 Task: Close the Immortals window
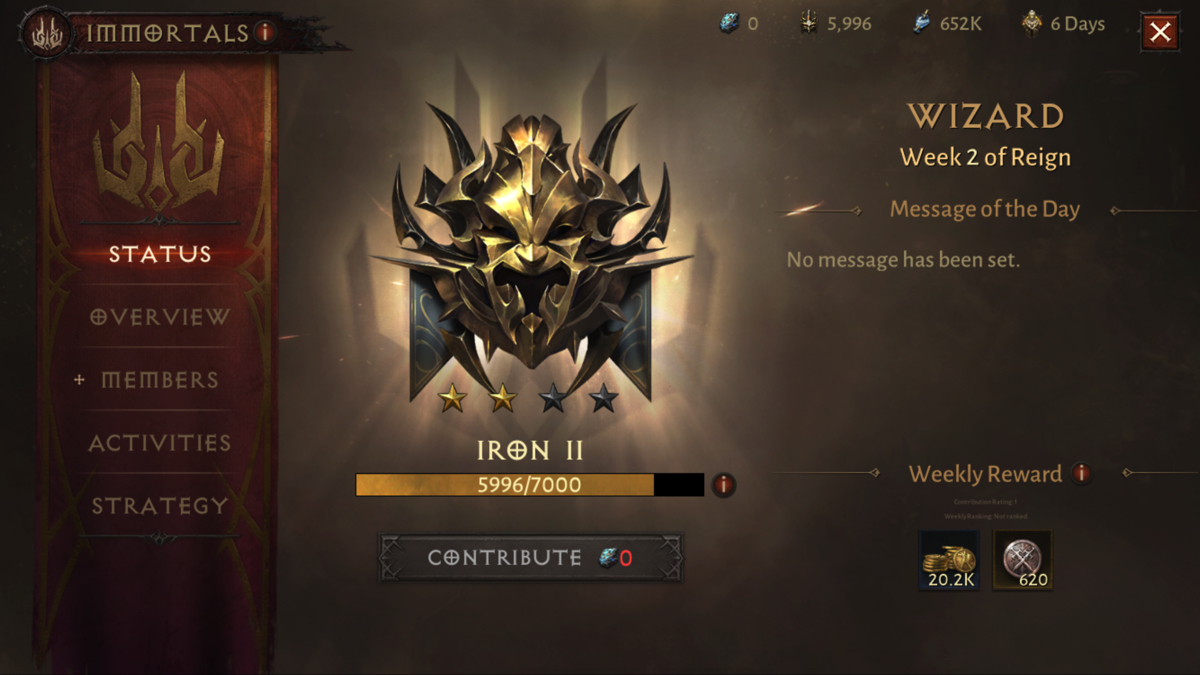pyautogui.click(x=1159, y=33)
